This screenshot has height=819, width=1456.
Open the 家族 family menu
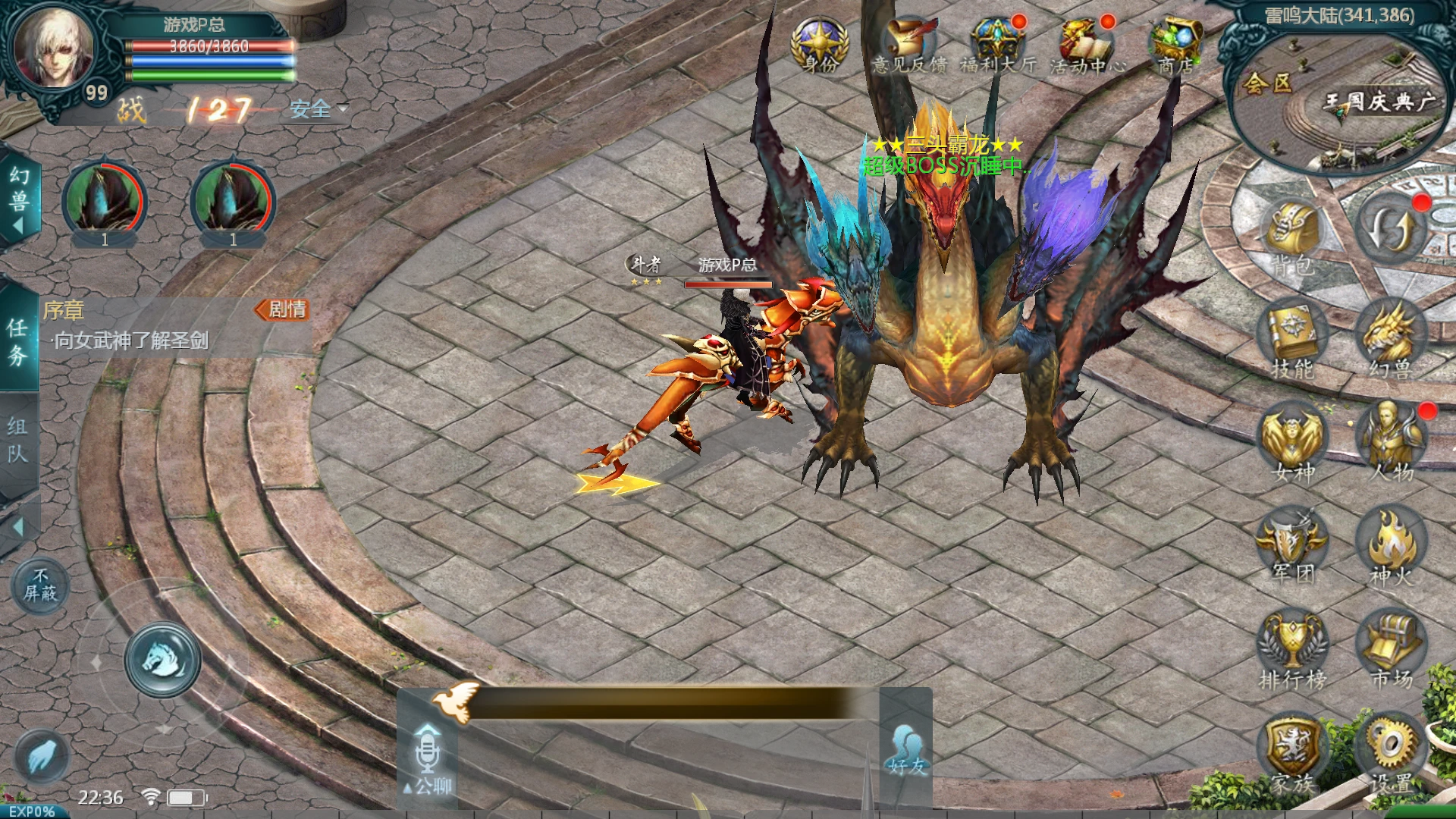pos(1292,755)
